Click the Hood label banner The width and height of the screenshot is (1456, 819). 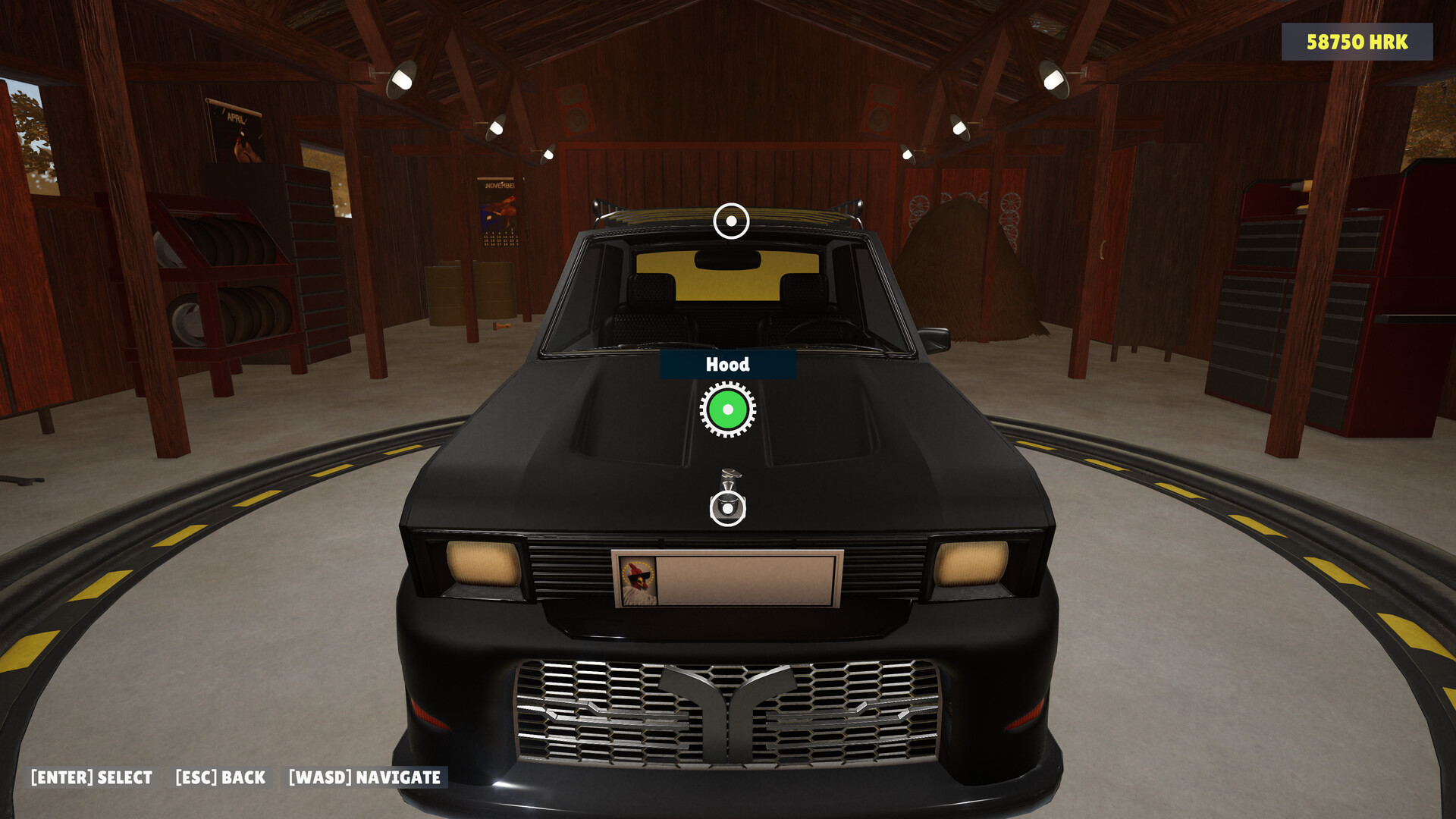pos(727,364)
